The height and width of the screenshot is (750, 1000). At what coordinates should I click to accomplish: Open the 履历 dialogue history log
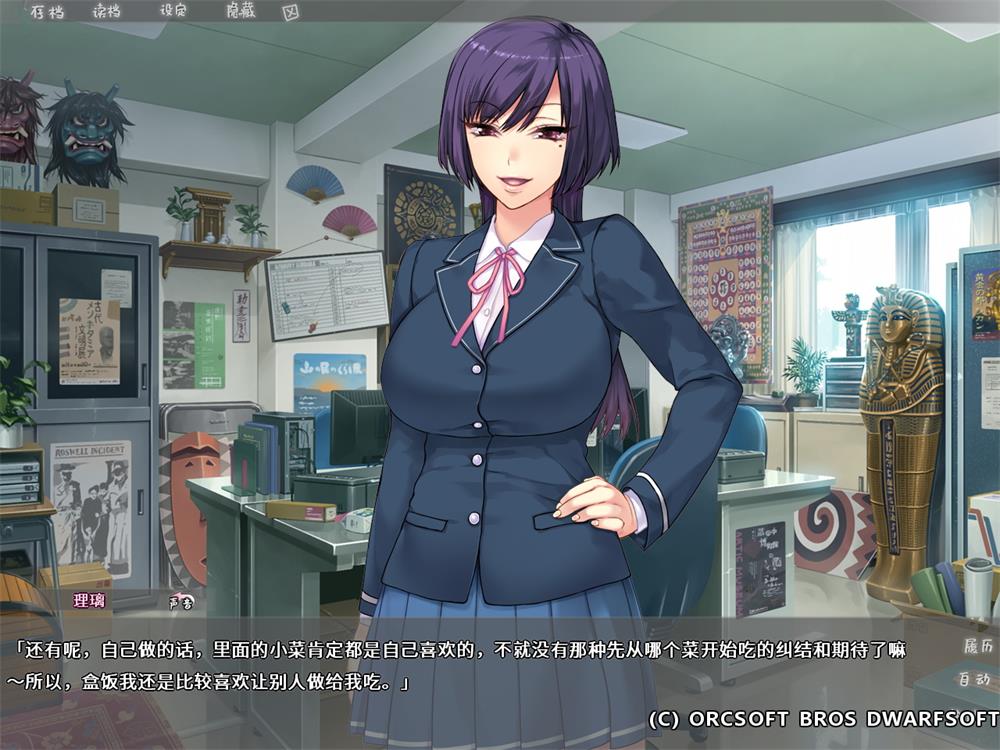pos(975,646)
